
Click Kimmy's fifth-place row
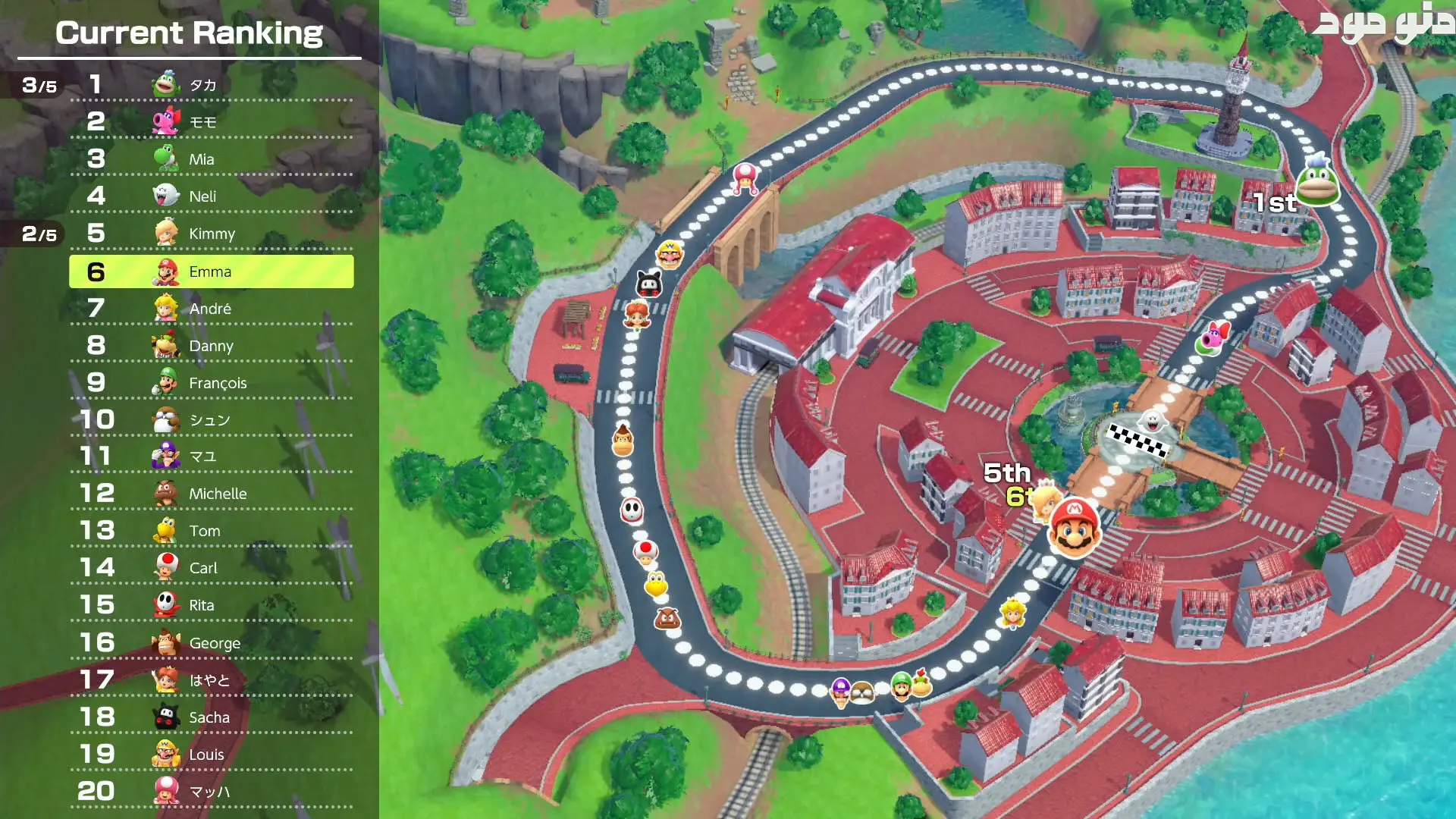click(211, 234)
